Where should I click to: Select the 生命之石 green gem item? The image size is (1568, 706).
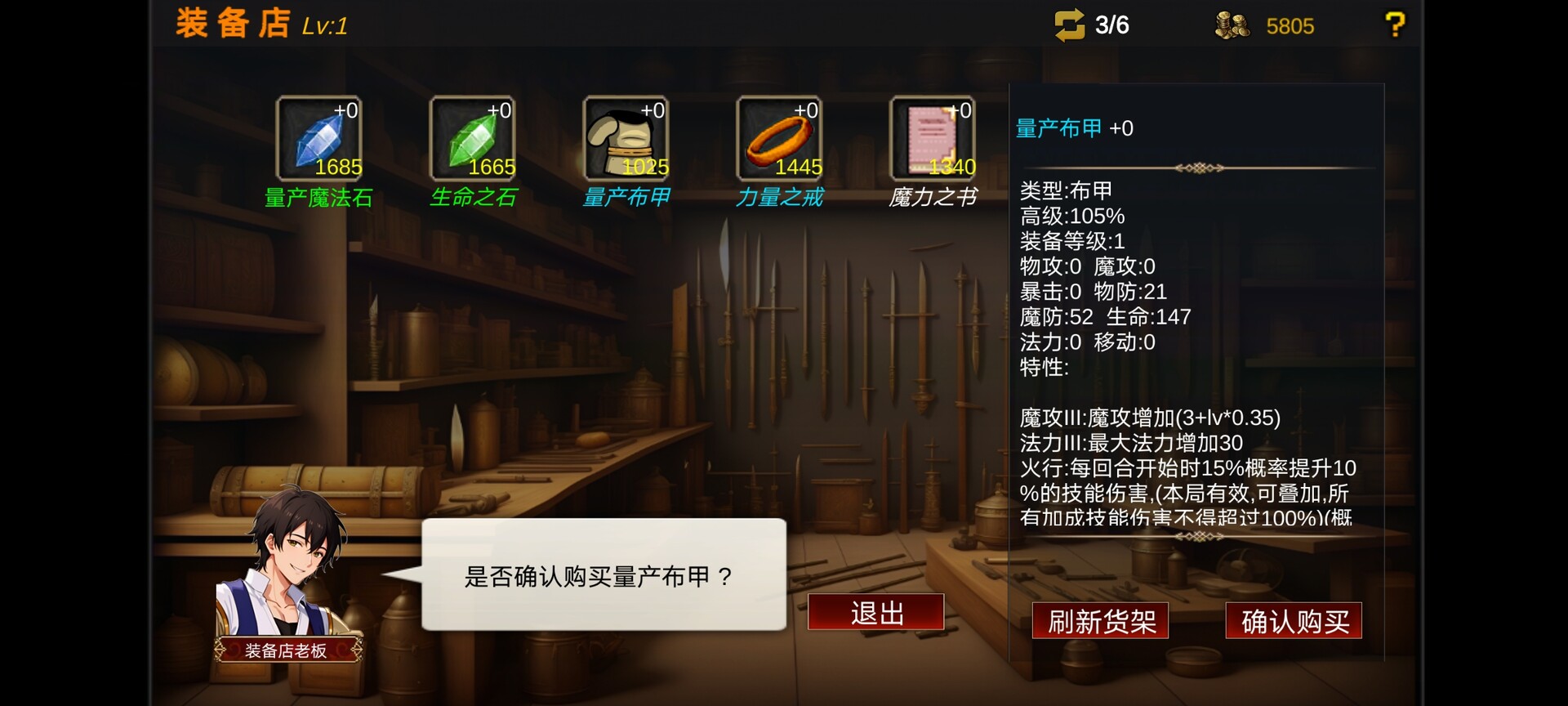point(472,139)
